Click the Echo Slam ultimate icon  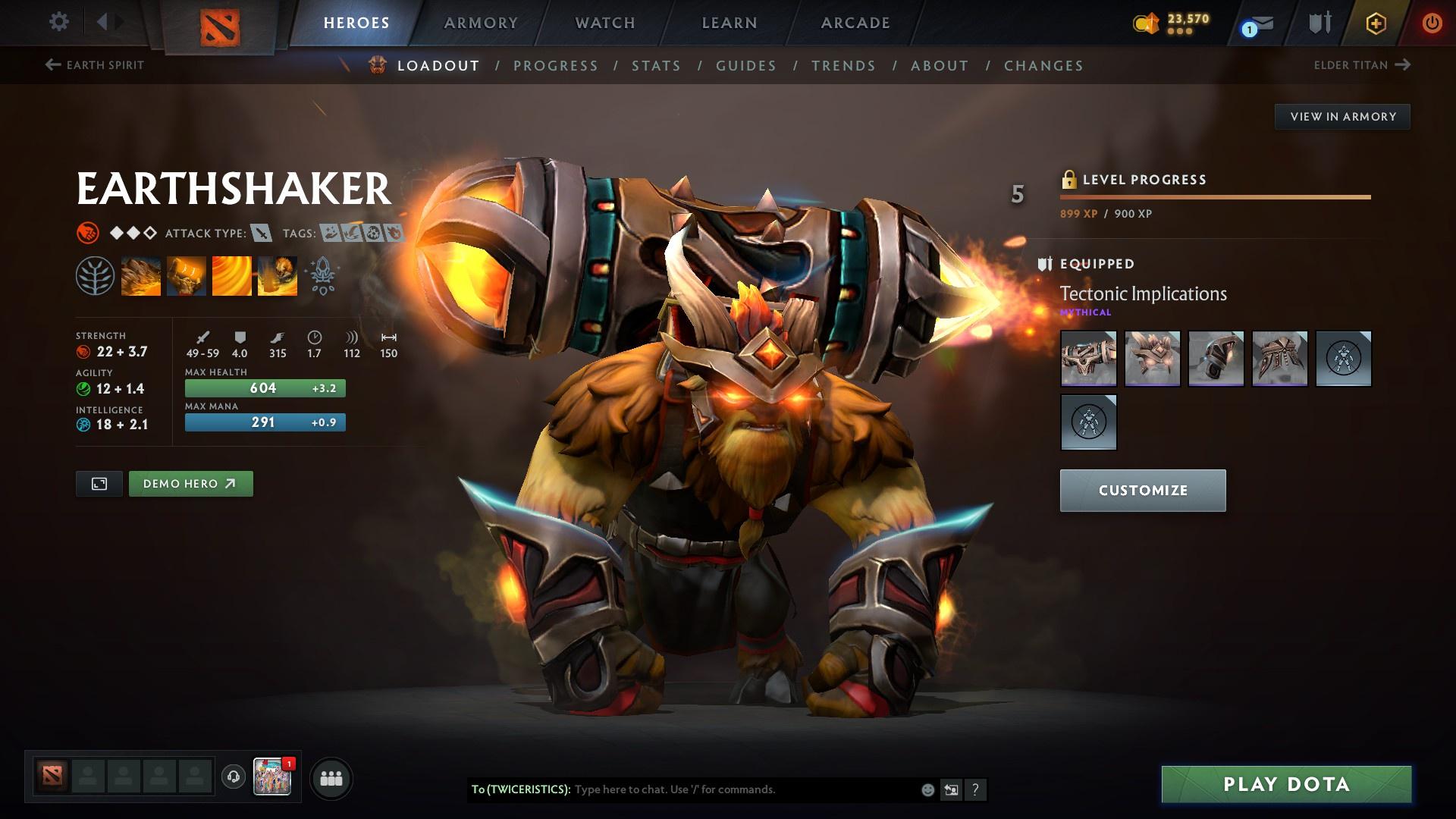click(277, 275)
